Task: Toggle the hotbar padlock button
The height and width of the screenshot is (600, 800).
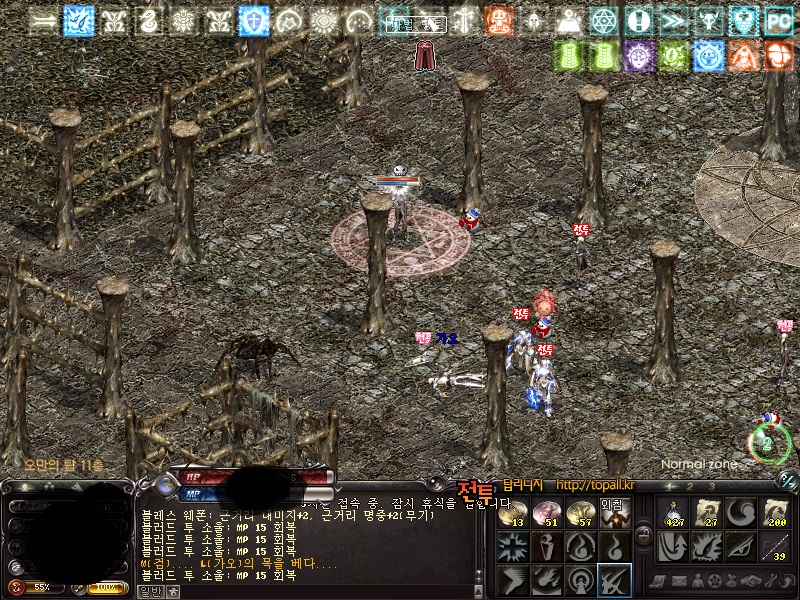Action: click(645, 537)
